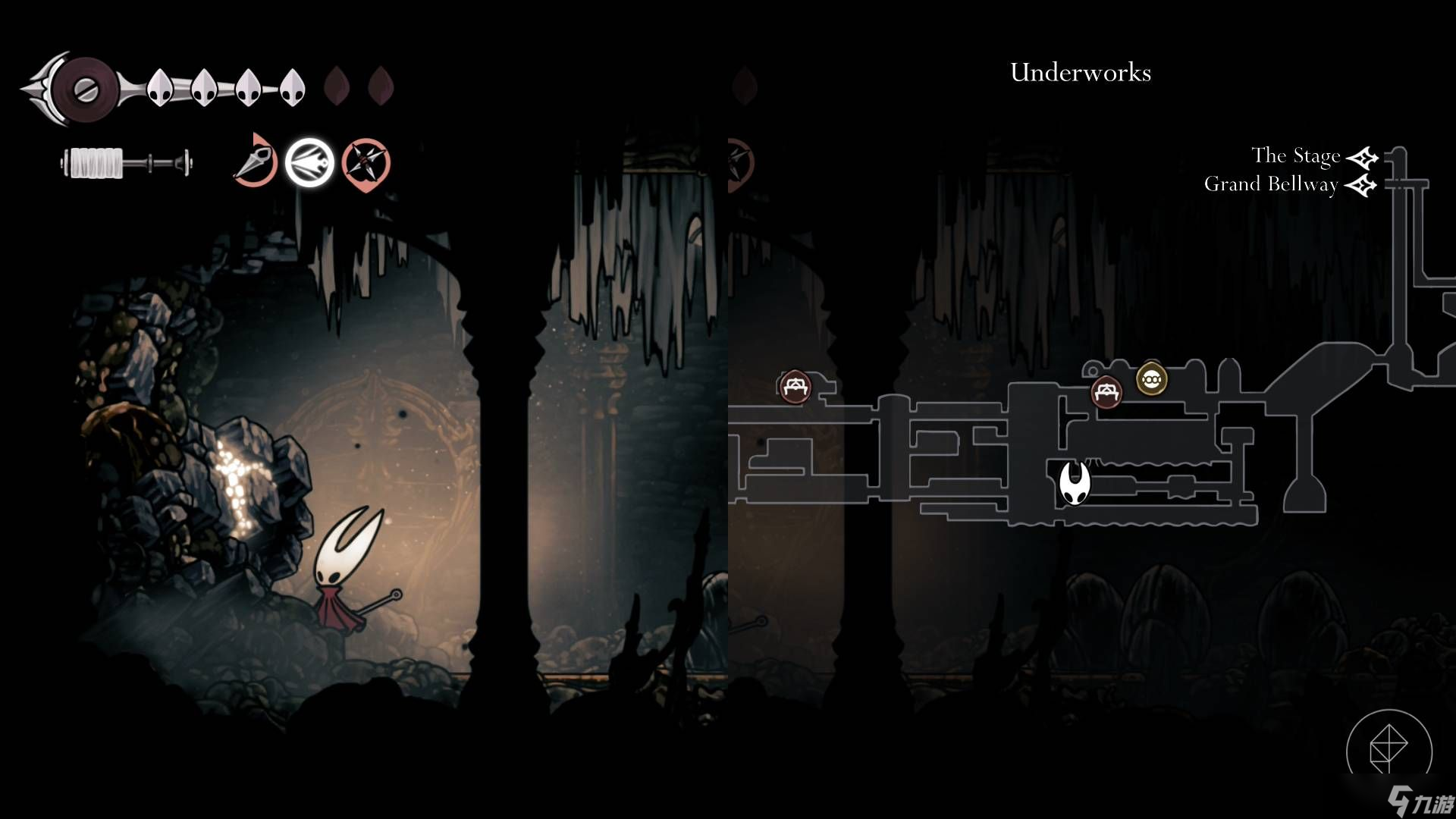
Task: Choose the dagger-shaped tool icon
Action: pos(254,162)
